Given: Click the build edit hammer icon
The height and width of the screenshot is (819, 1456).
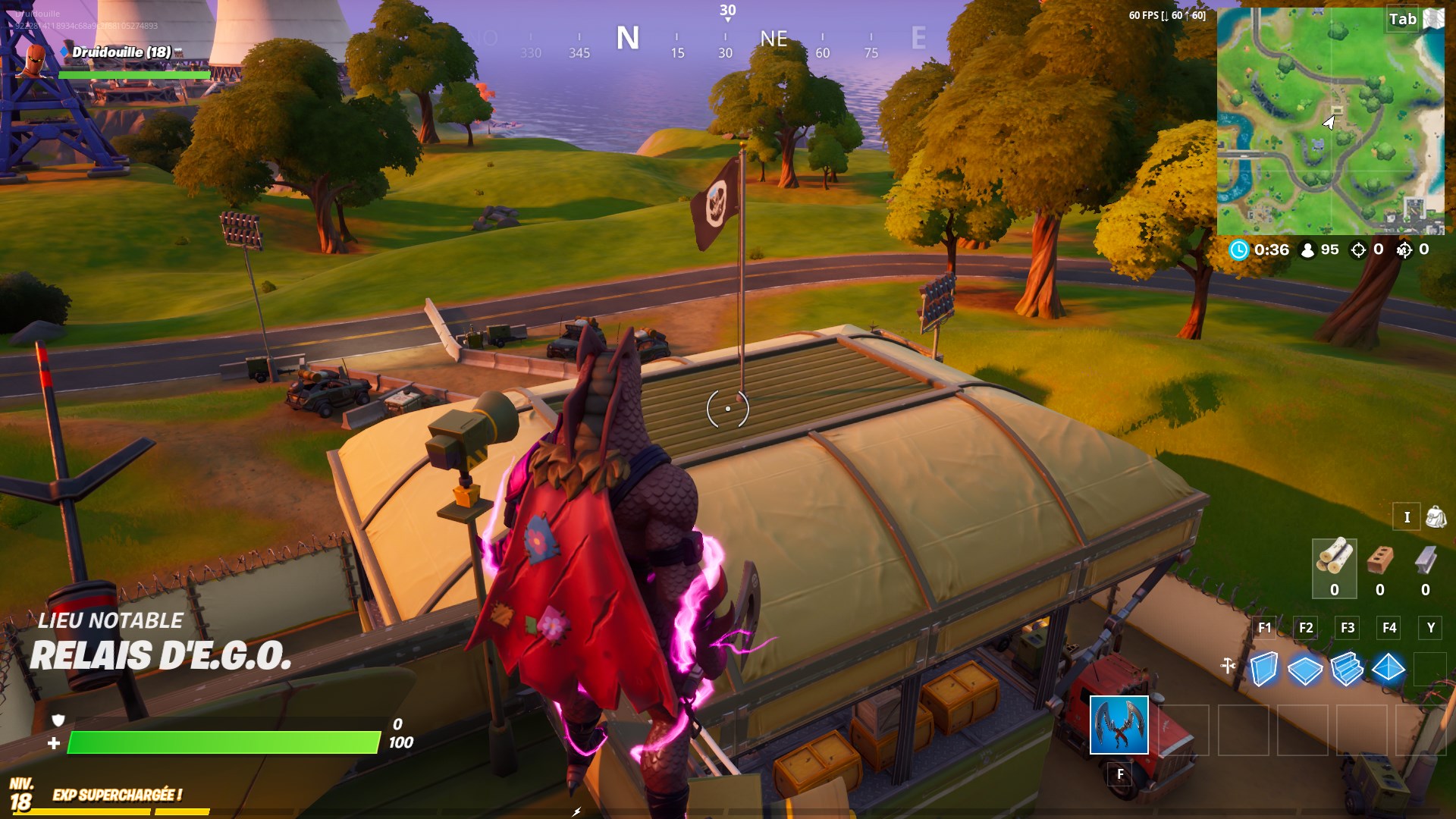Looking at the screenshot, I should click(1228, 664).
